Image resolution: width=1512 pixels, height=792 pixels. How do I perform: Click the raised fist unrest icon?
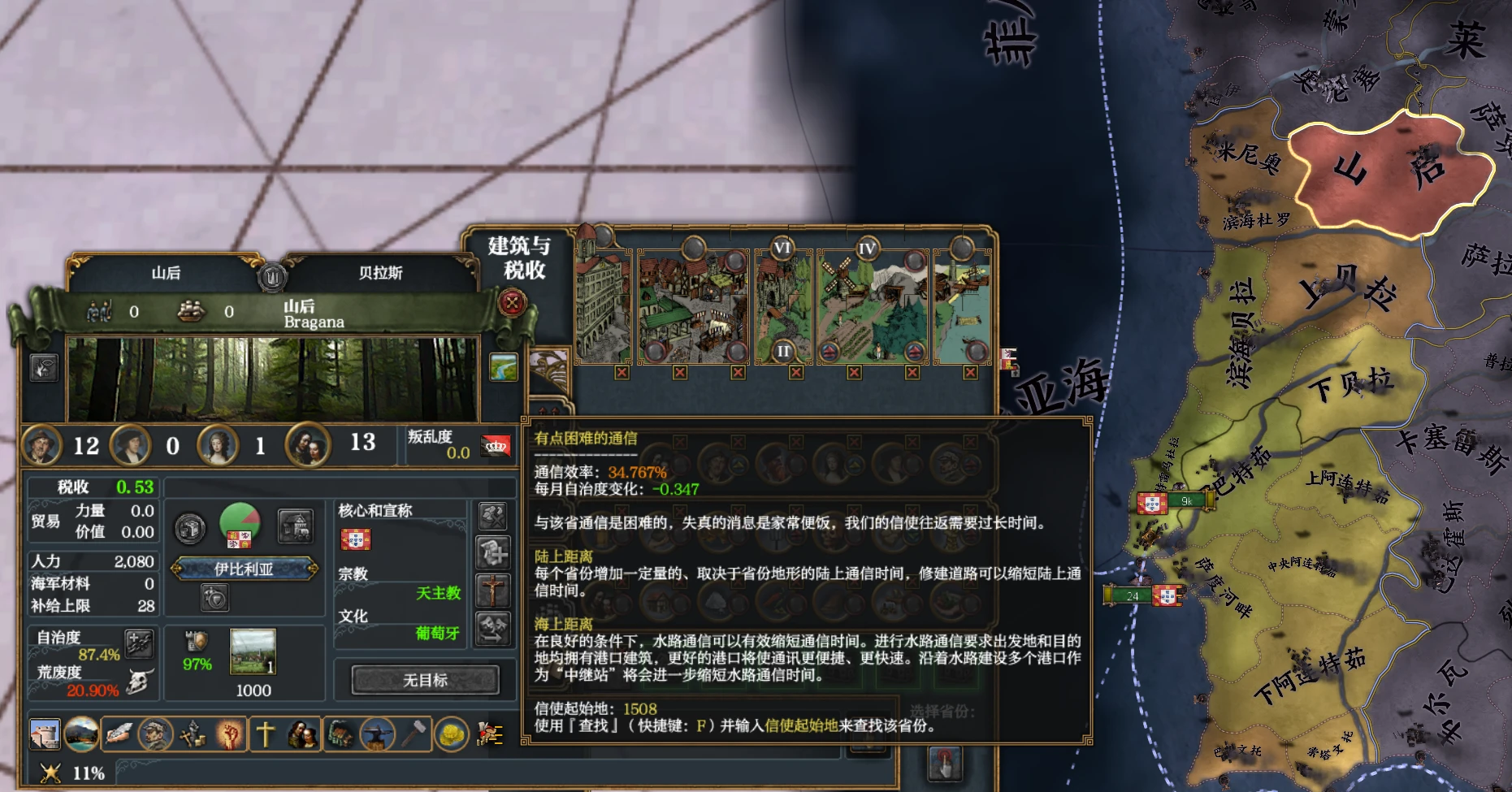[x=230, y=734]
